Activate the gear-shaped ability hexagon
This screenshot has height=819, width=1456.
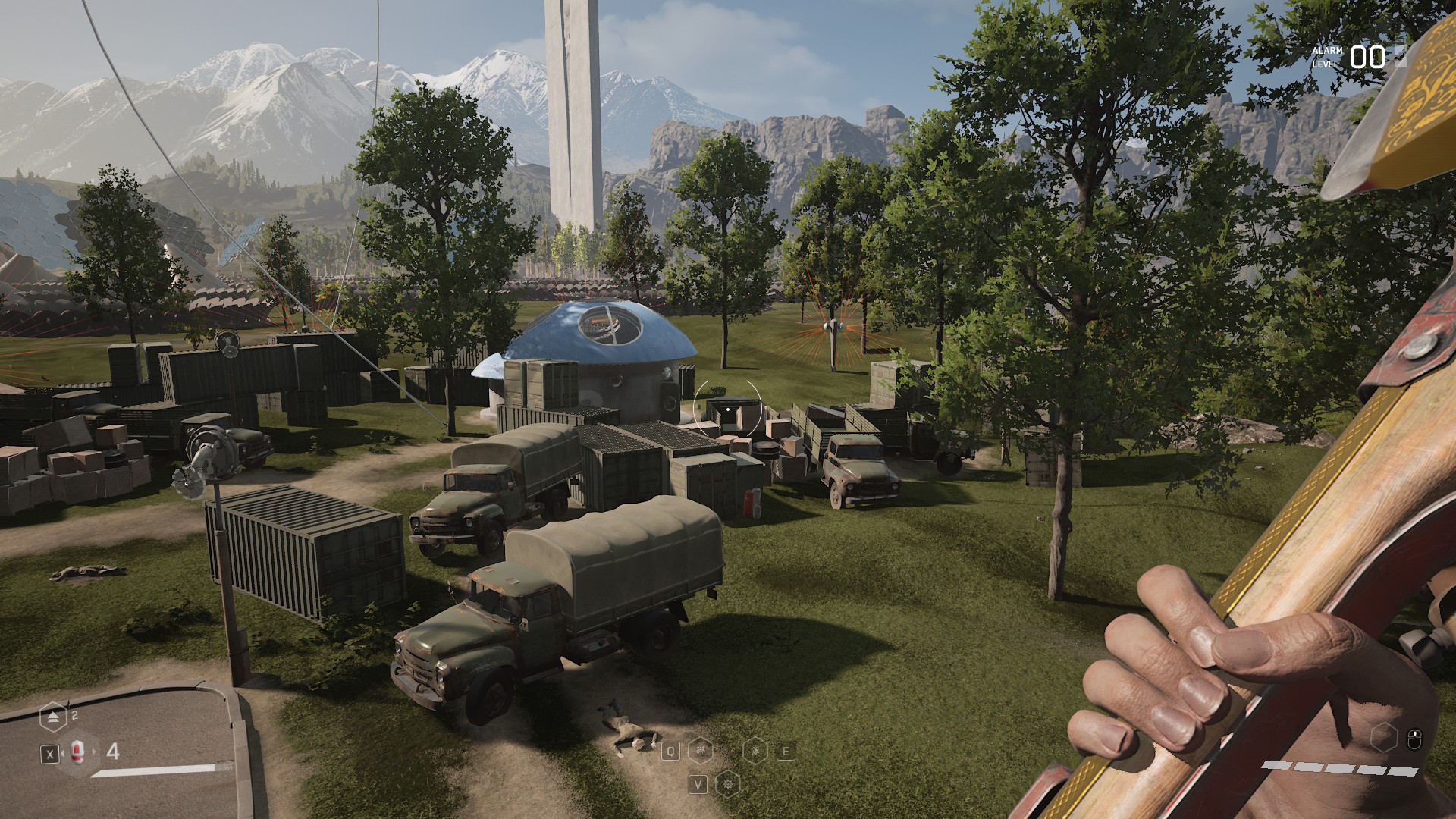tap(728, 783)
